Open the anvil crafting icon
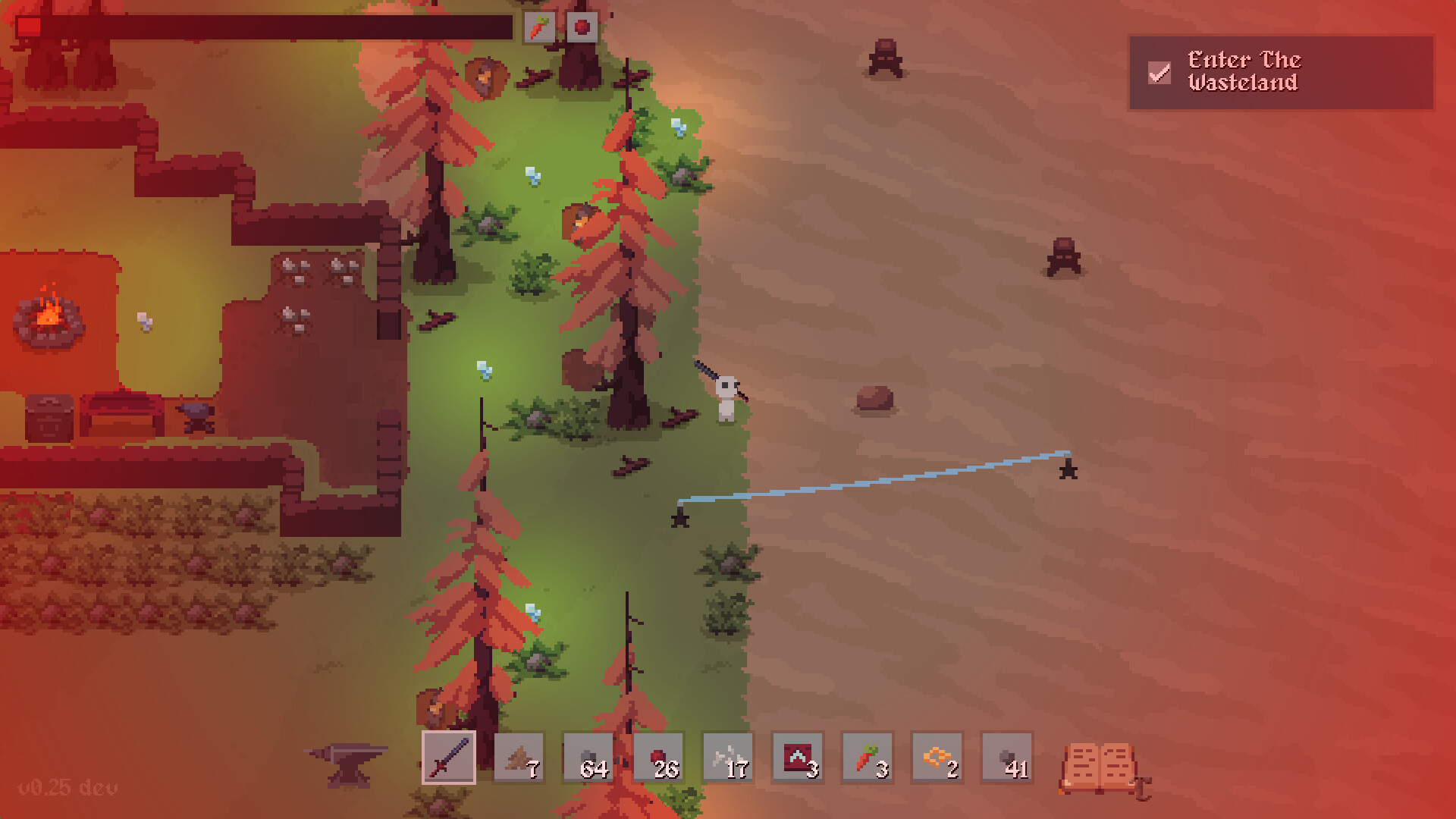1456x819 pixels. coord(347,762)
